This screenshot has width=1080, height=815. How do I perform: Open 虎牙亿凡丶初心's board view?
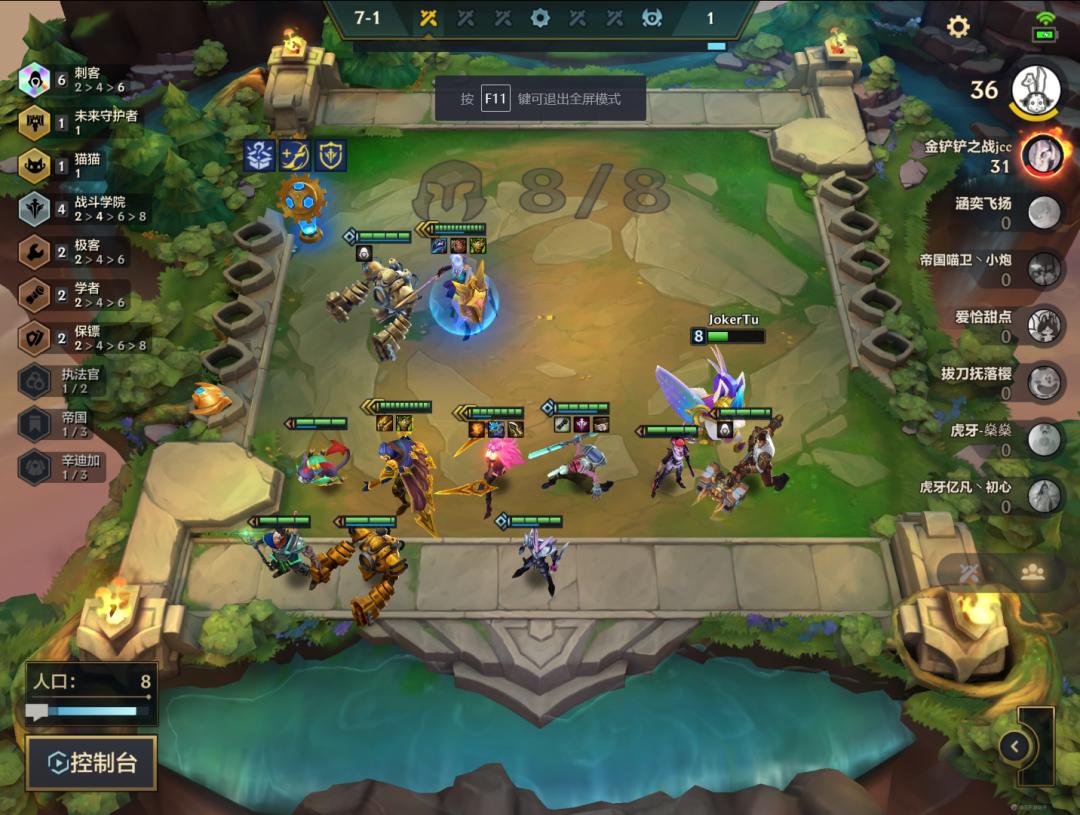point(1044,494)
